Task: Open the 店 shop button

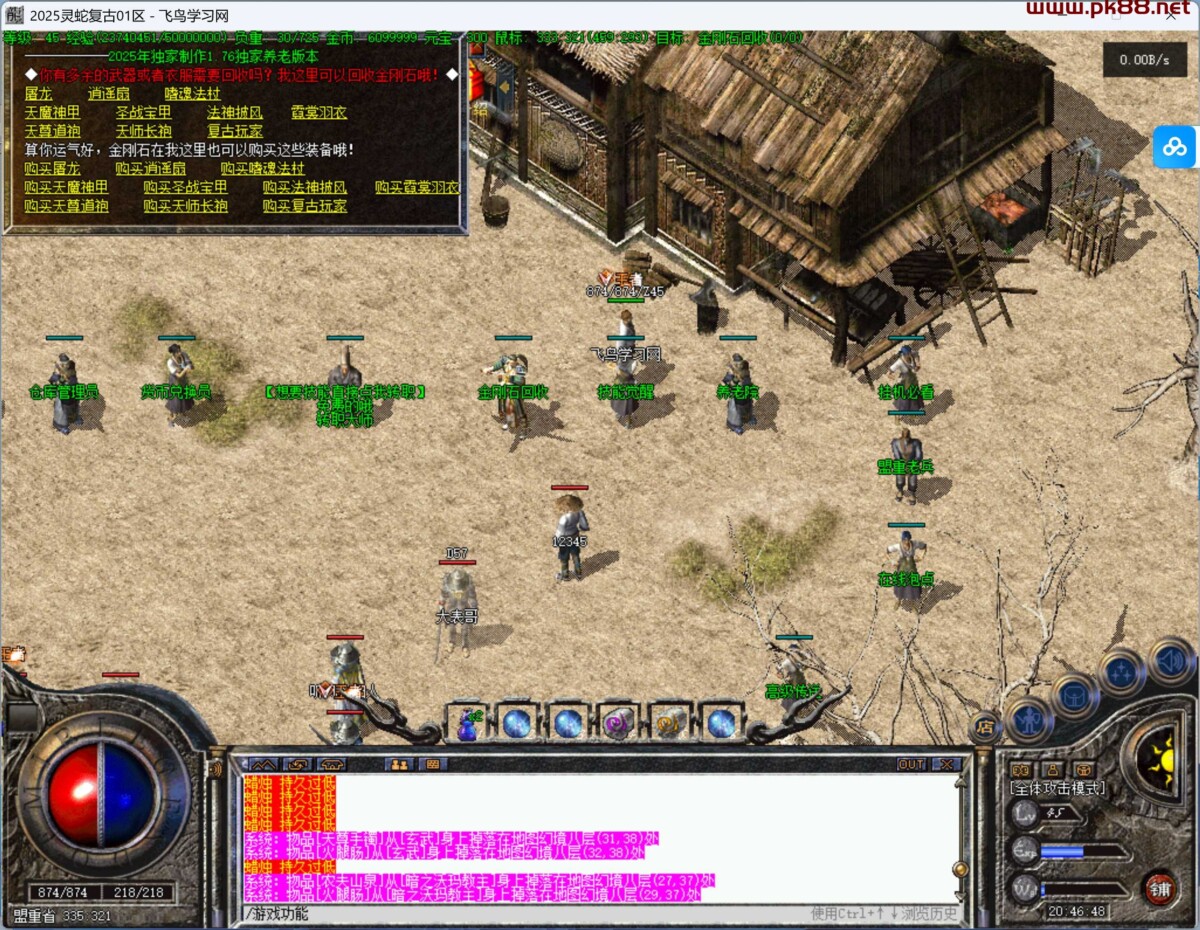Action: point(985,727)
